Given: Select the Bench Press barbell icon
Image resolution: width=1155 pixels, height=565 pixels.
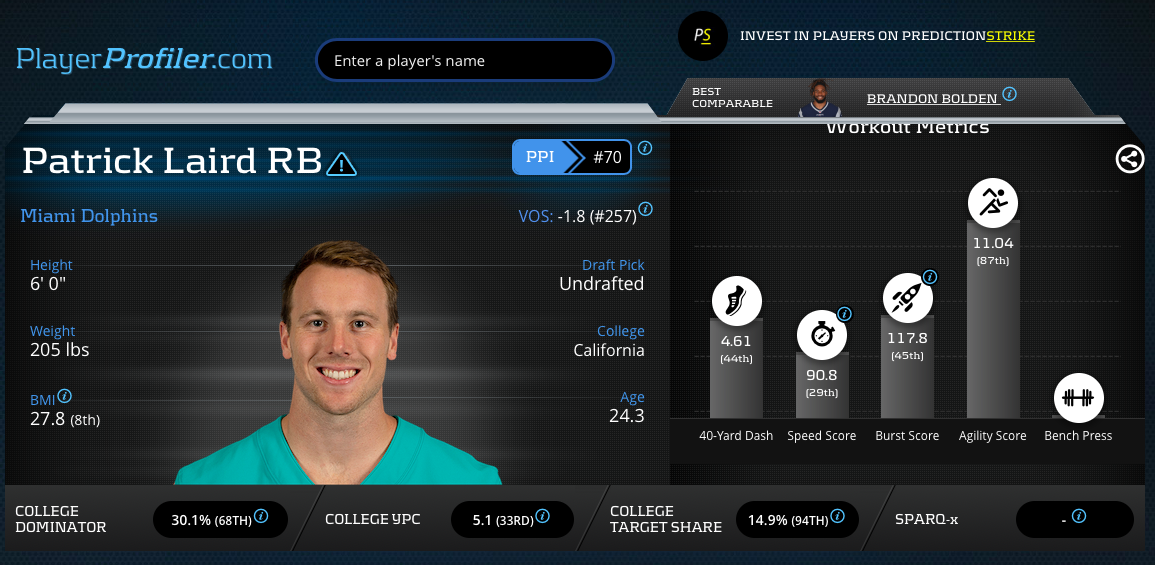Looking at the screenshot, I should coord(1078,398).
